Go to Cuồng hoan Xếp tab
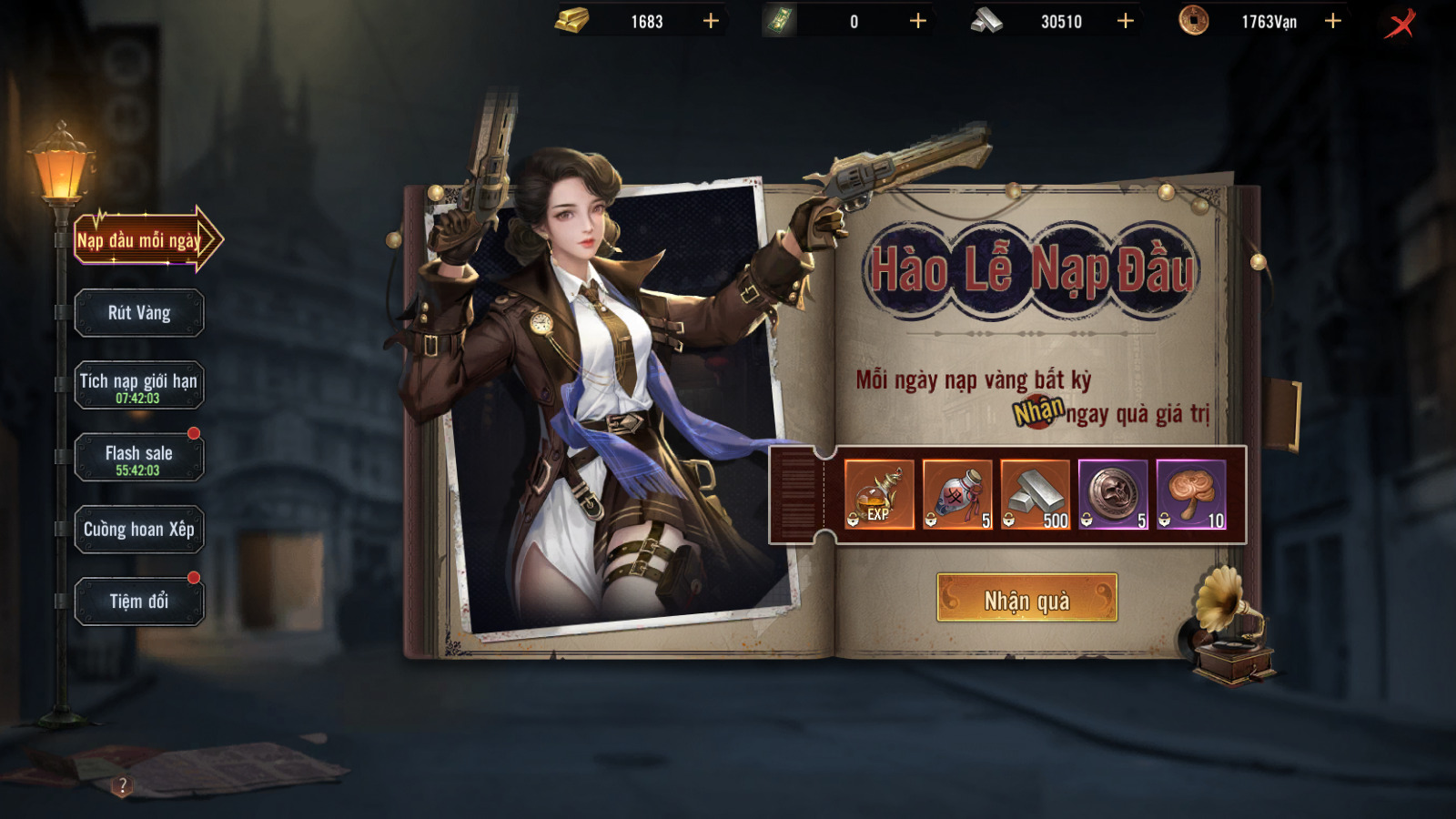Viewport: 1456px width, 819px height. (x=139, y=530)
